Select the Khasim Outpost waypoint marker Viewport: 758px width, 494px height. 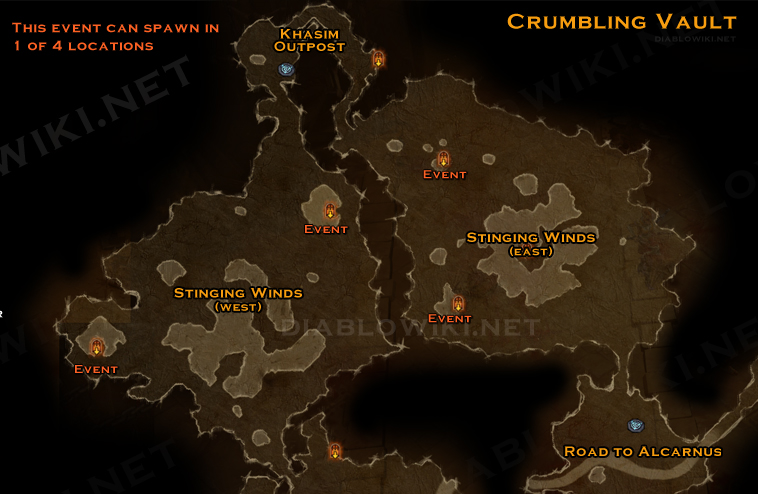tap(287, 69)
